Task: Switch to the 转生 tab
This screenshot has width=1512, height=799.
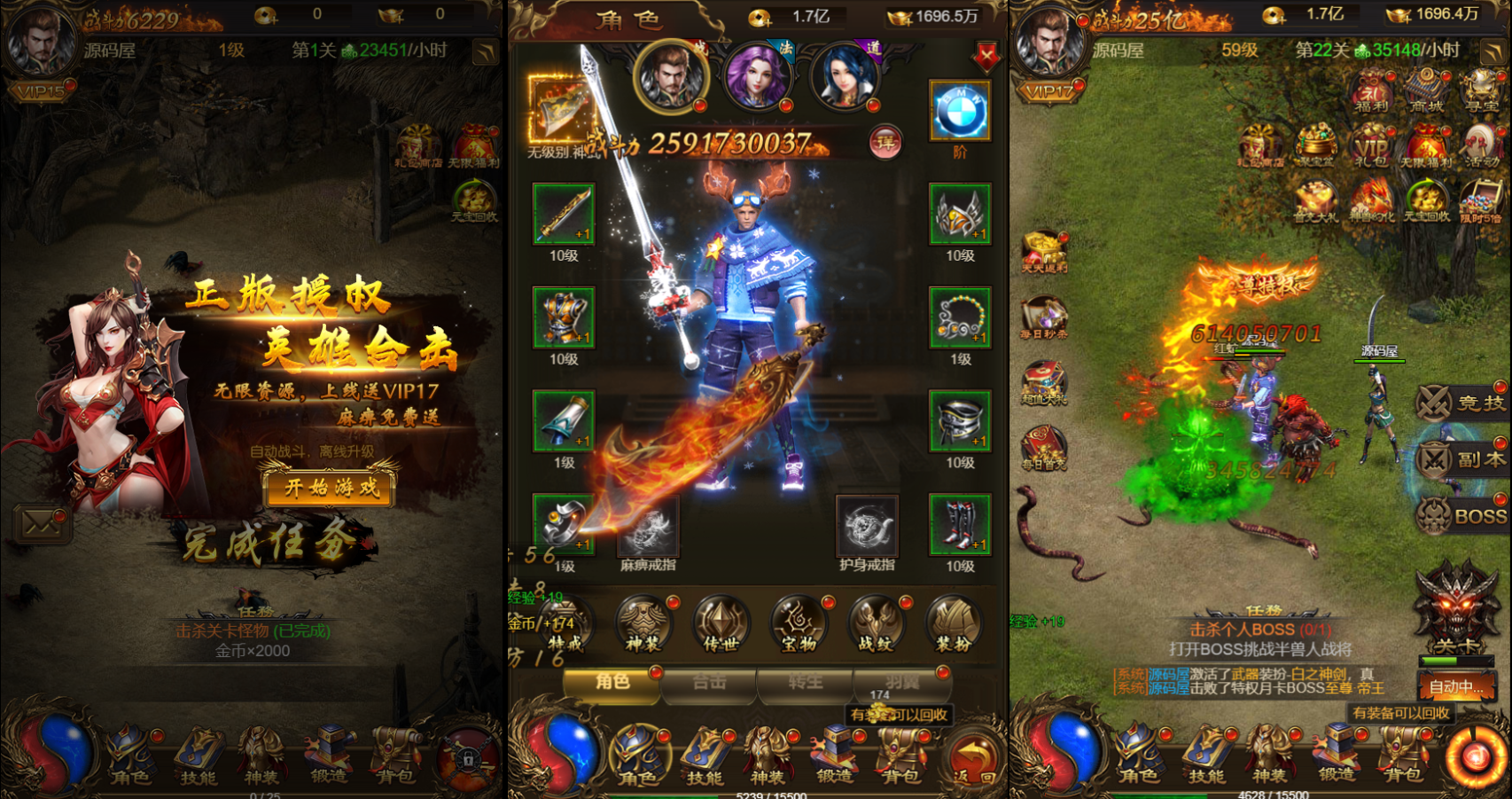Action: pyautogui.click(x=806, y=683)
